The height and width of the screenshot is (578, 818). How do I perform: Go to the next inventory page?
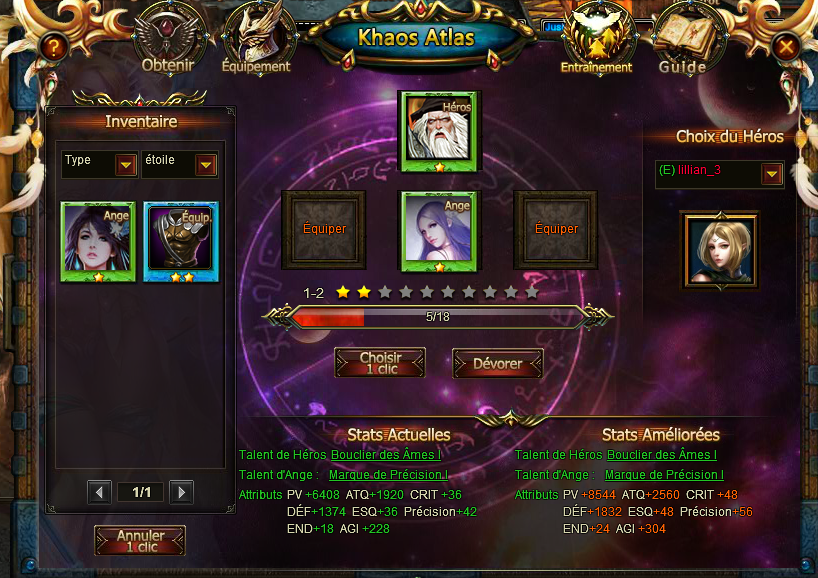point(181,492)
